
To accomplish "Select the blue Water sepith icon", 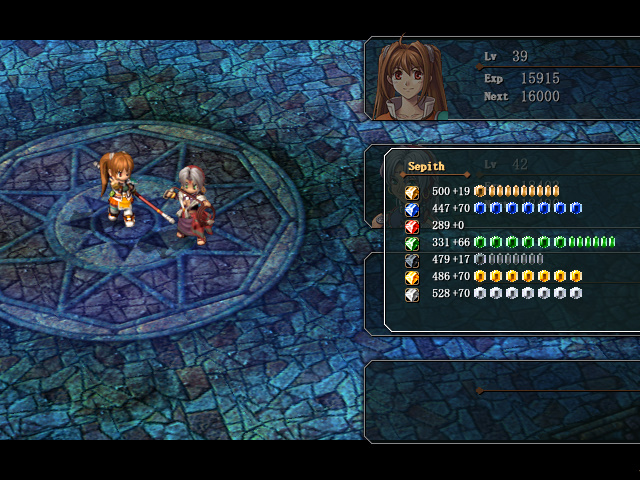I will click(x=411, y=209).
